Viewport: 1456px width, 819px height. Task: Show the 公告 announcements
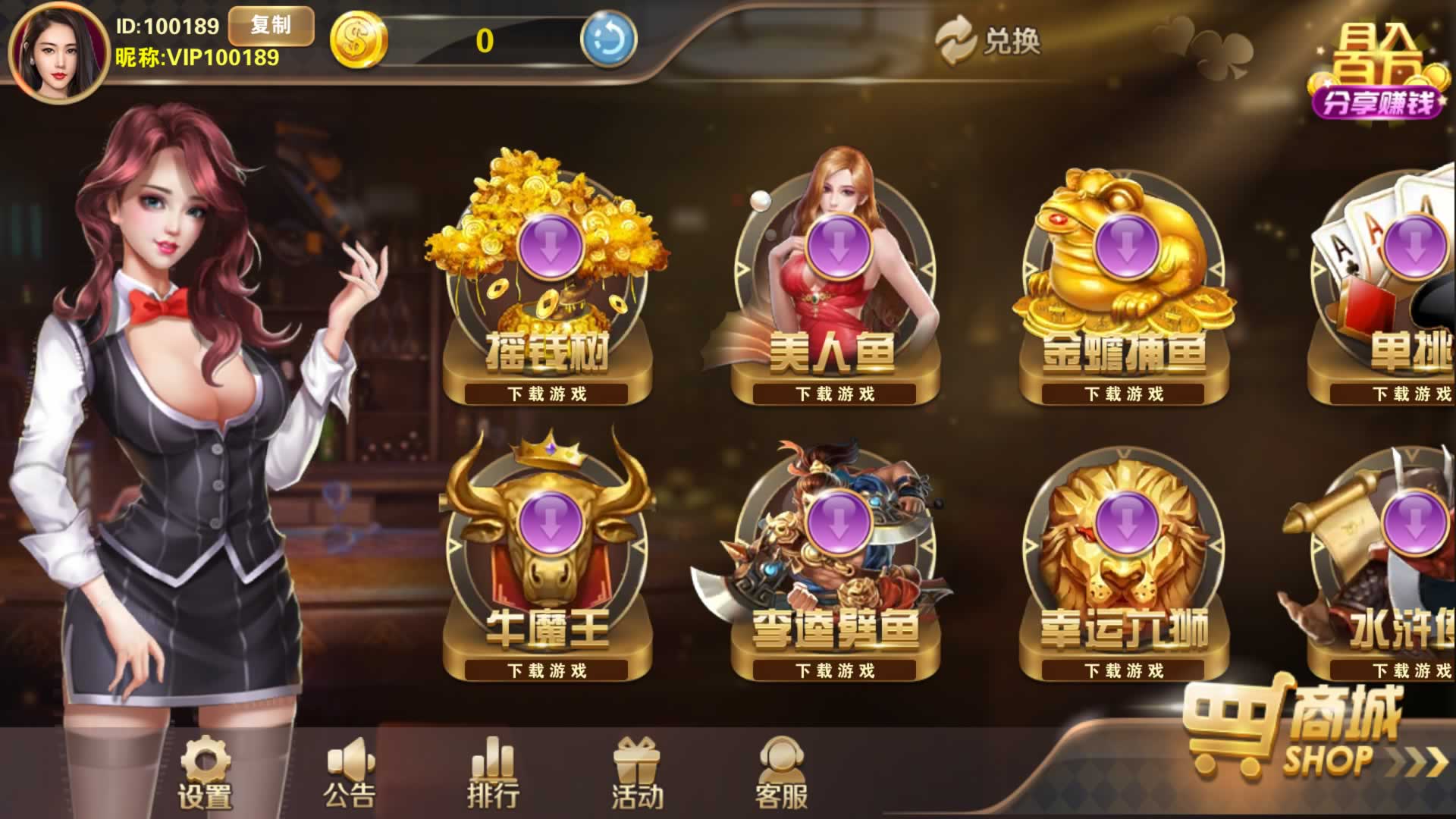click(x=350, y=772)
